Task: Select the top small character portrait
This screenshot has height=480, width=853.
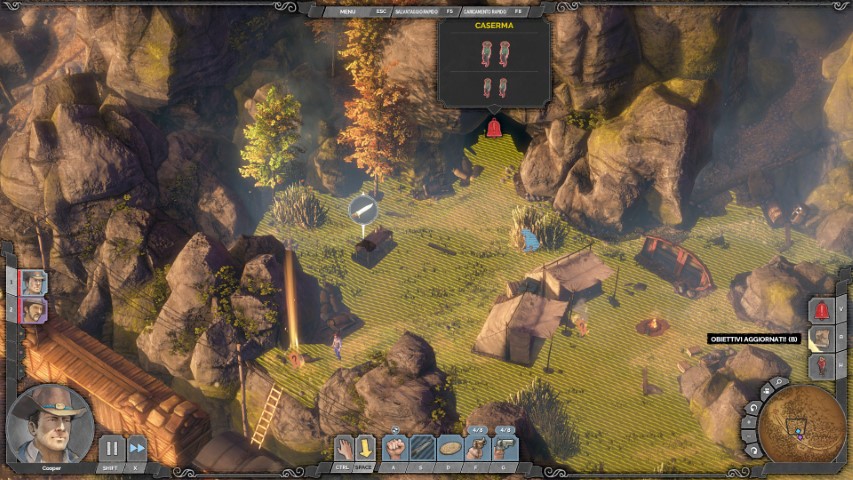Action: tap(34, 282)
